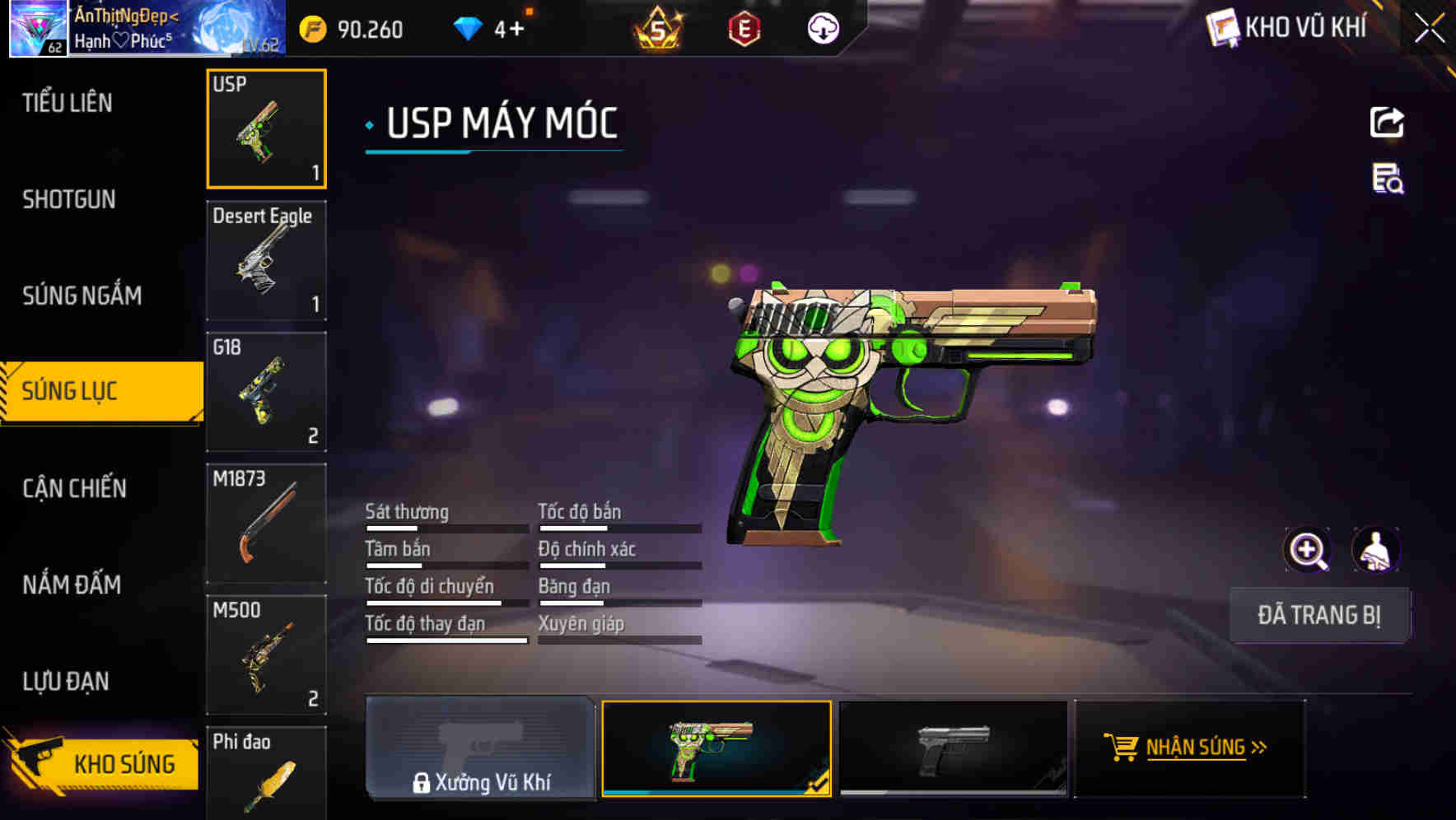This screenshot has height=820, width=1456.
Task: Click the ĐÃ TRANG BỊ button
Action: 1319,615
